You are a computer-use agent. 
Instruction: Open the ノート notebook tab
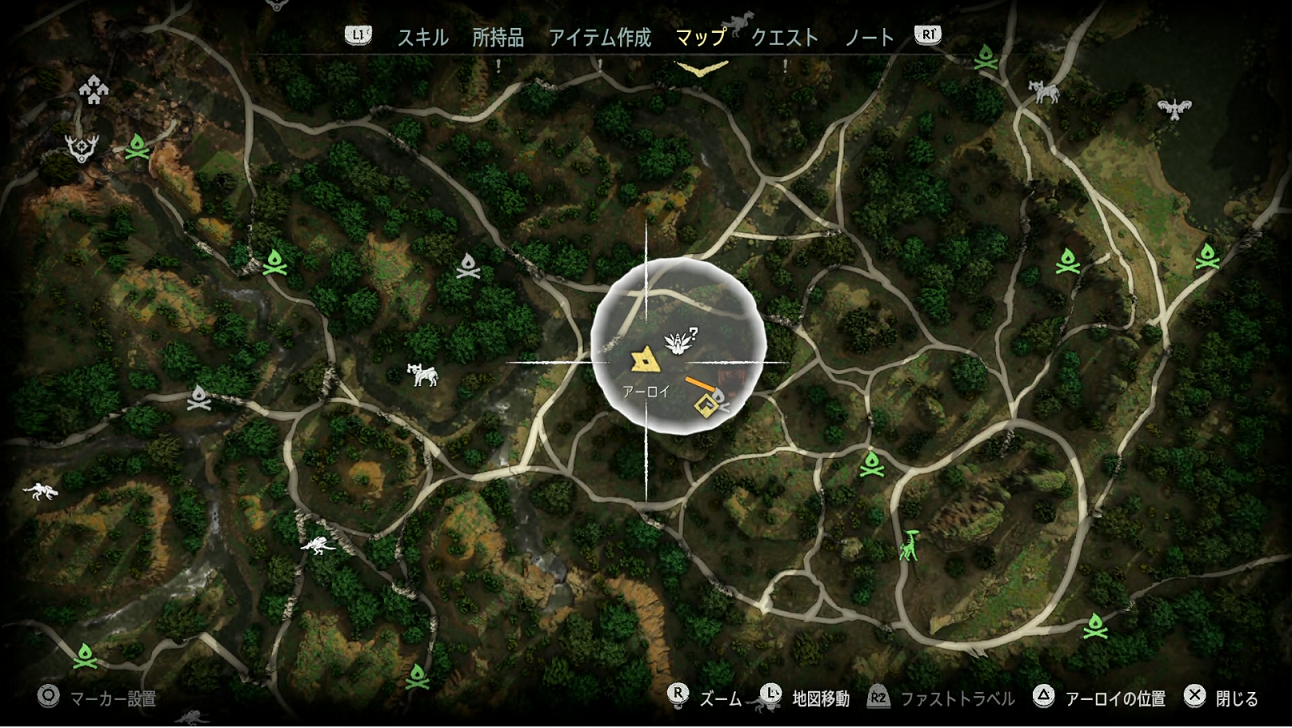[869, 37]
